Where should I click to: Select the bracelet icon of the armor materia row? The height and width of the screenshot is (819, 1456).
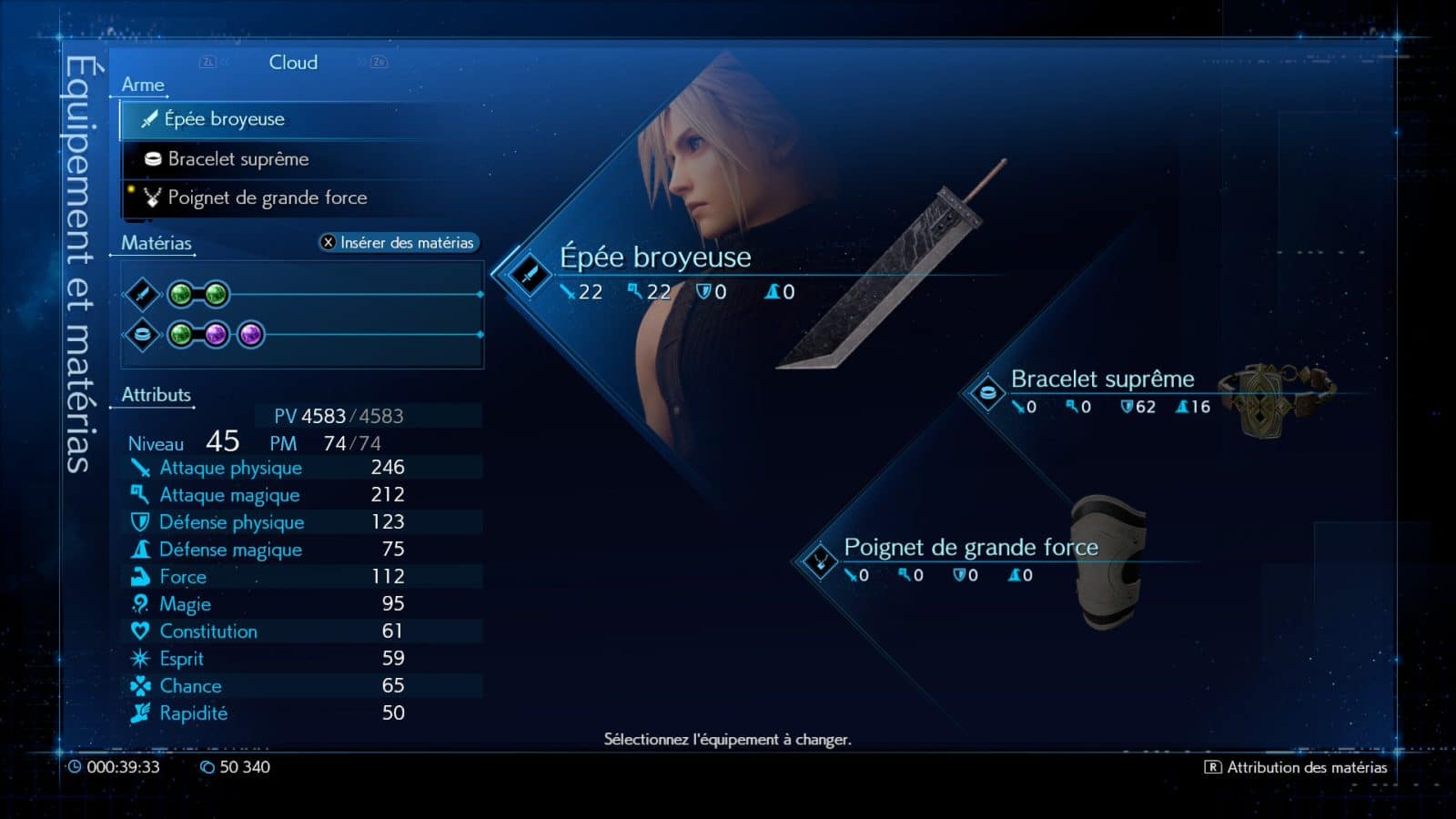(142, 335)
